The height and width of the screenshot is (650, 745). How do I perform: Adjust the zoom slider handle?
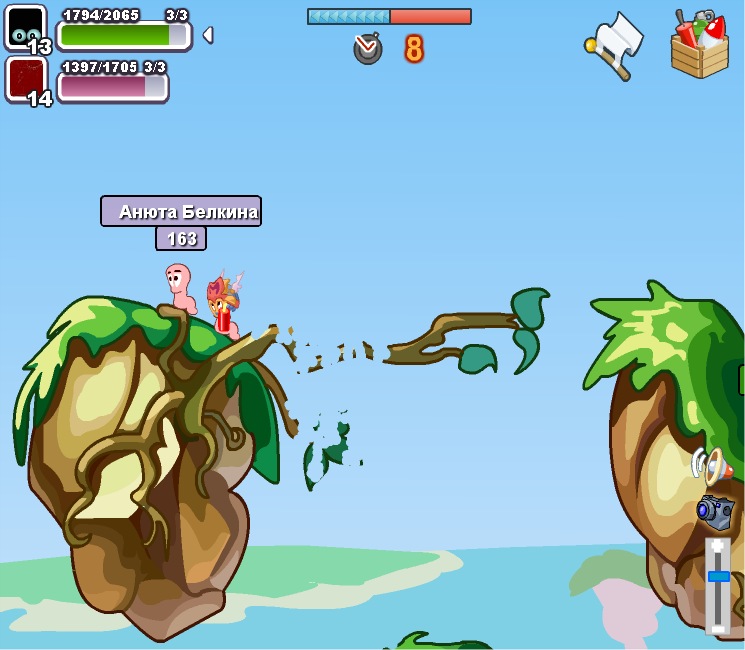point(718,576)
